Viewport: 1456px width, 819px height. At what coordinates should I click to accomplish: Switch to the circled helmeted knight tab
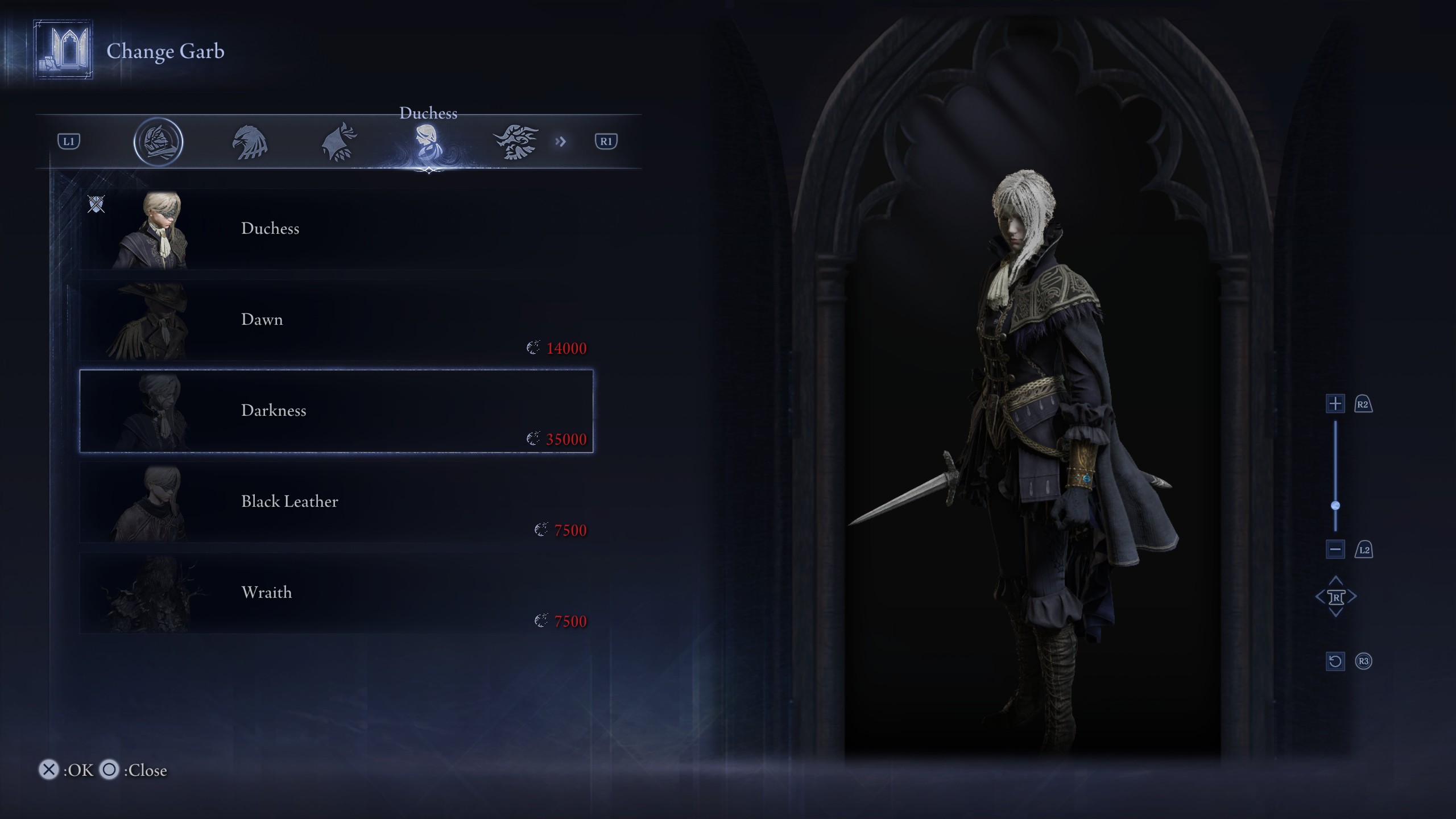point(158,142)
